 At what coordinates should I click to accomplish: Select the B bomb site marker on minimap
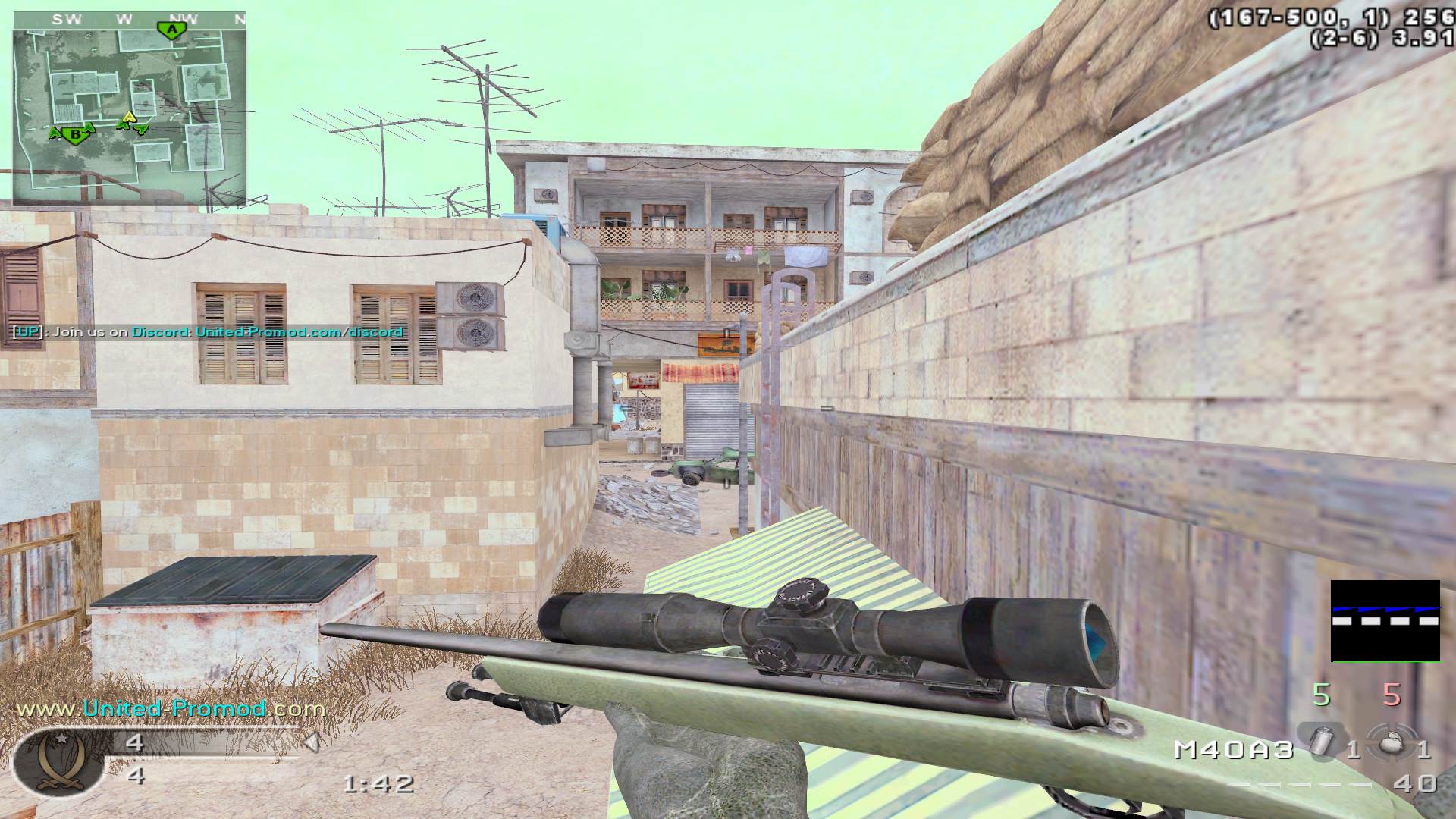click(74, 134)
